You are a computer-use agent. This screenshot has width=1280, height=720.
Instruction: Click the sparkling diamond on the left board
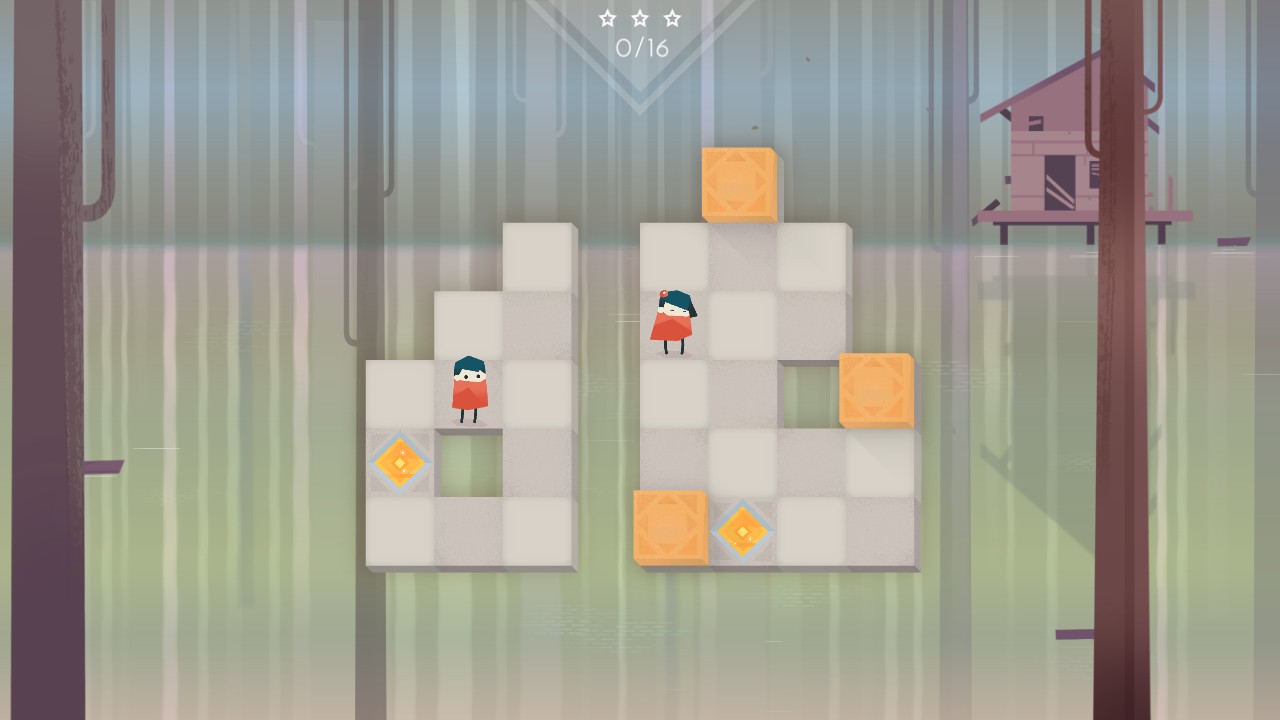tap(399, 462)
